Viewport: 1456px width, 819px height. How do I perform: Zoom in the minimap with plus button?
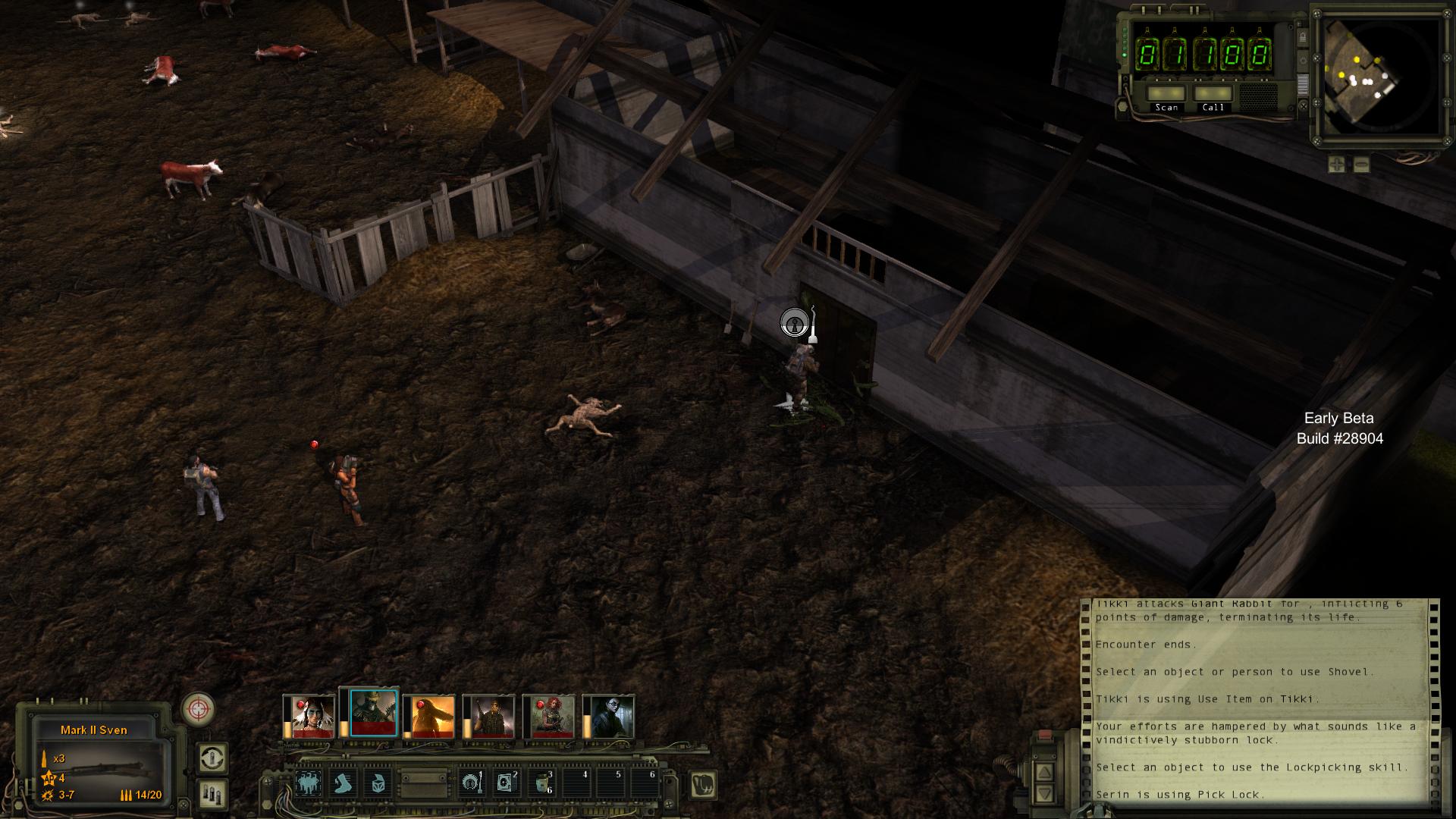tap(1336, 164)
